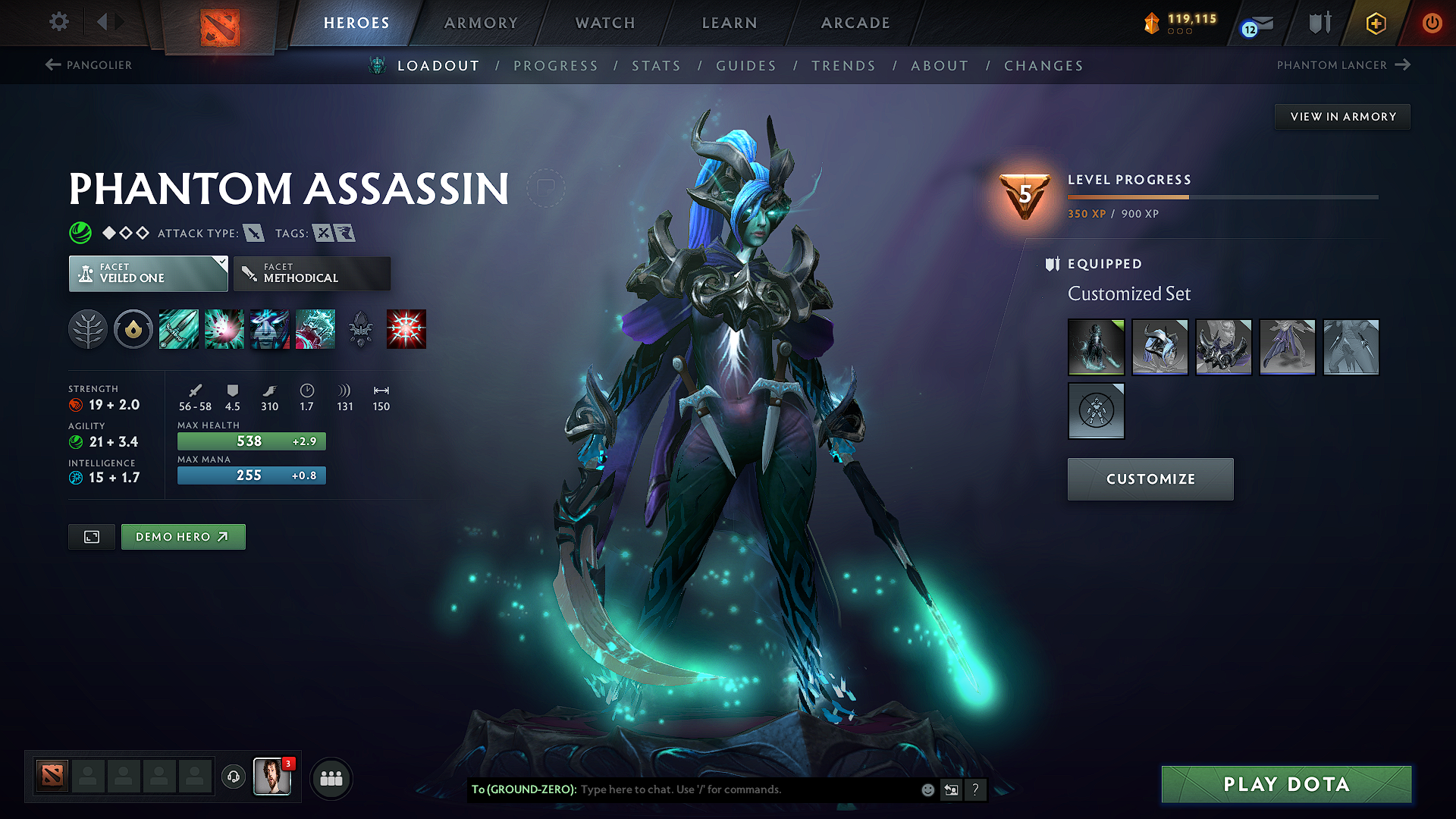The width and height of the screenshot is (1456, 819).
Task: Open the emoticon picker in chat bar
Action: click(927, 789)
